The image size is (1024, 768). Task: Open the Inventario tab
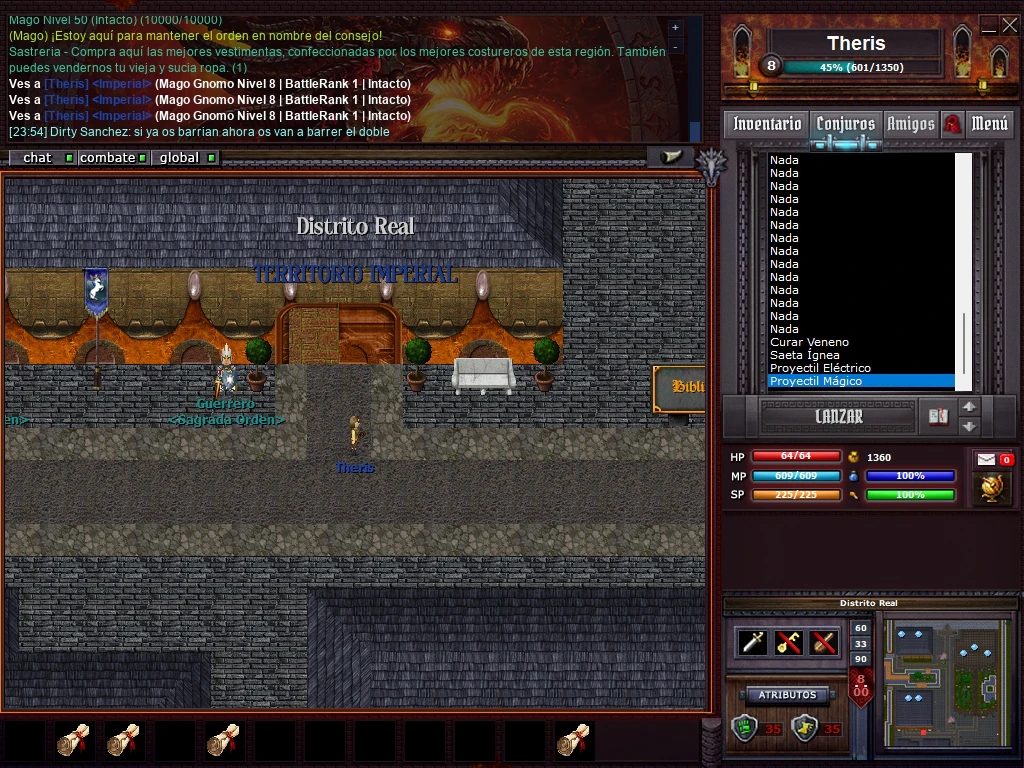767,124
